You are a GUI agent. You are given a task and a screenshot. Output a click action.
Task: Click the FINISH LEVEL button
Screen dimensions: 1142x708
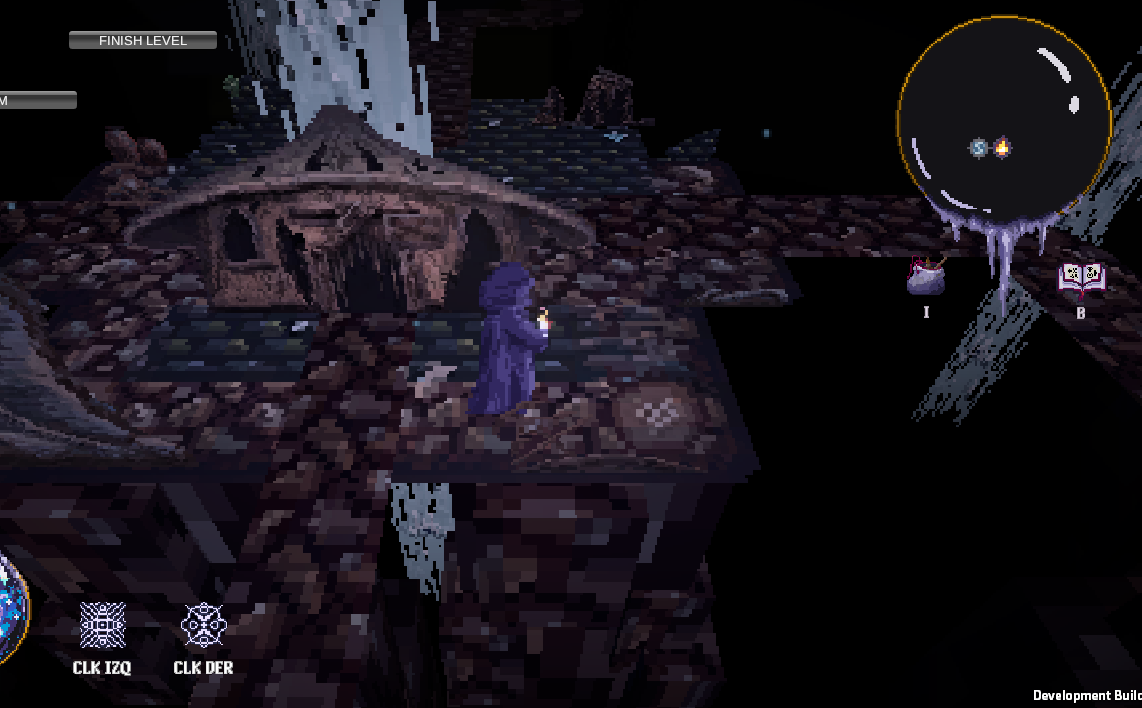pyautogui.click(x=143, y=41)
